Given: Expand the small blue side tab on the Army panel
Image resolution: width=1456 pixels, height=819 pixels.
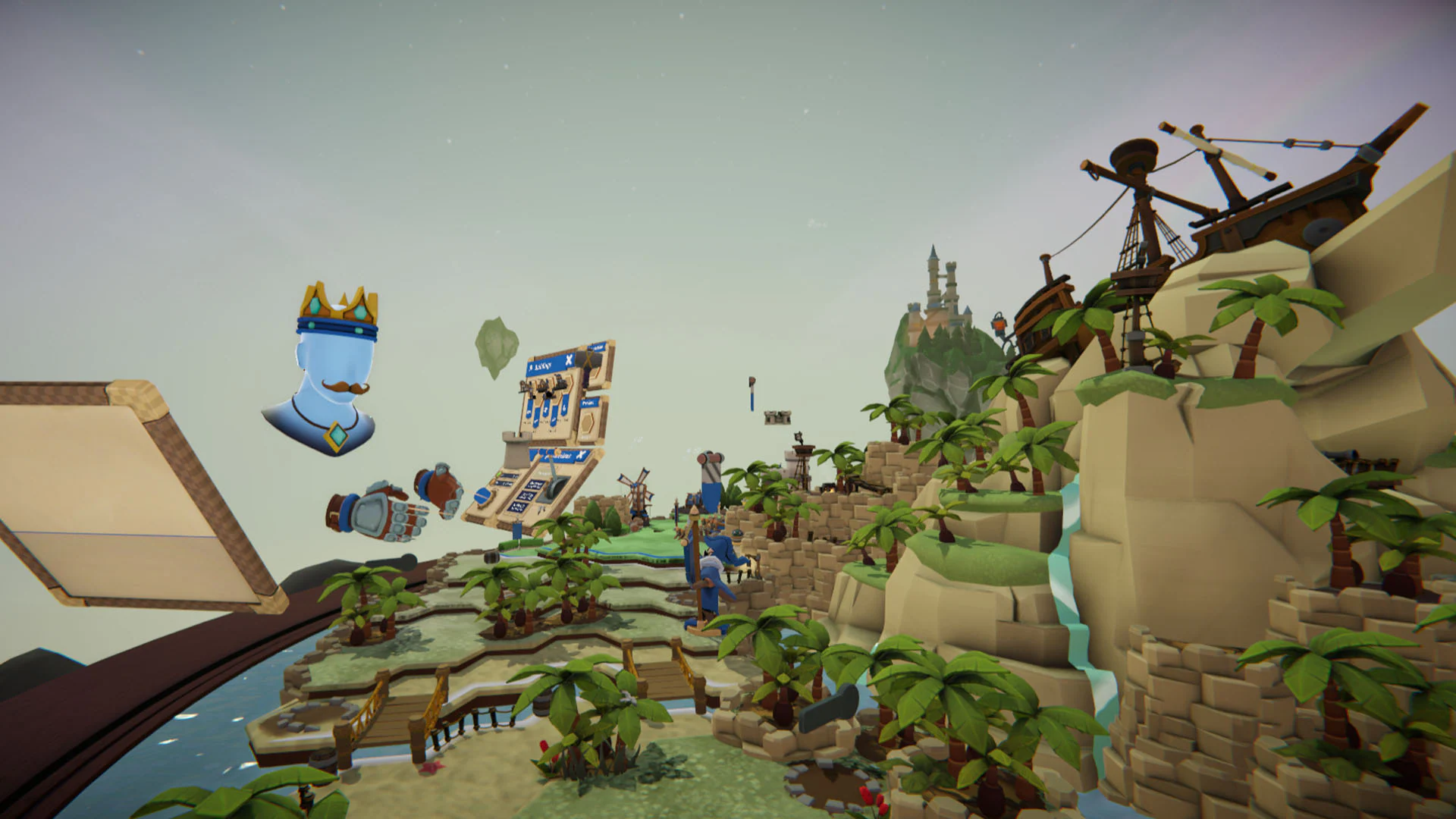Looking at the screenshot, I should [x=590, y=403].
